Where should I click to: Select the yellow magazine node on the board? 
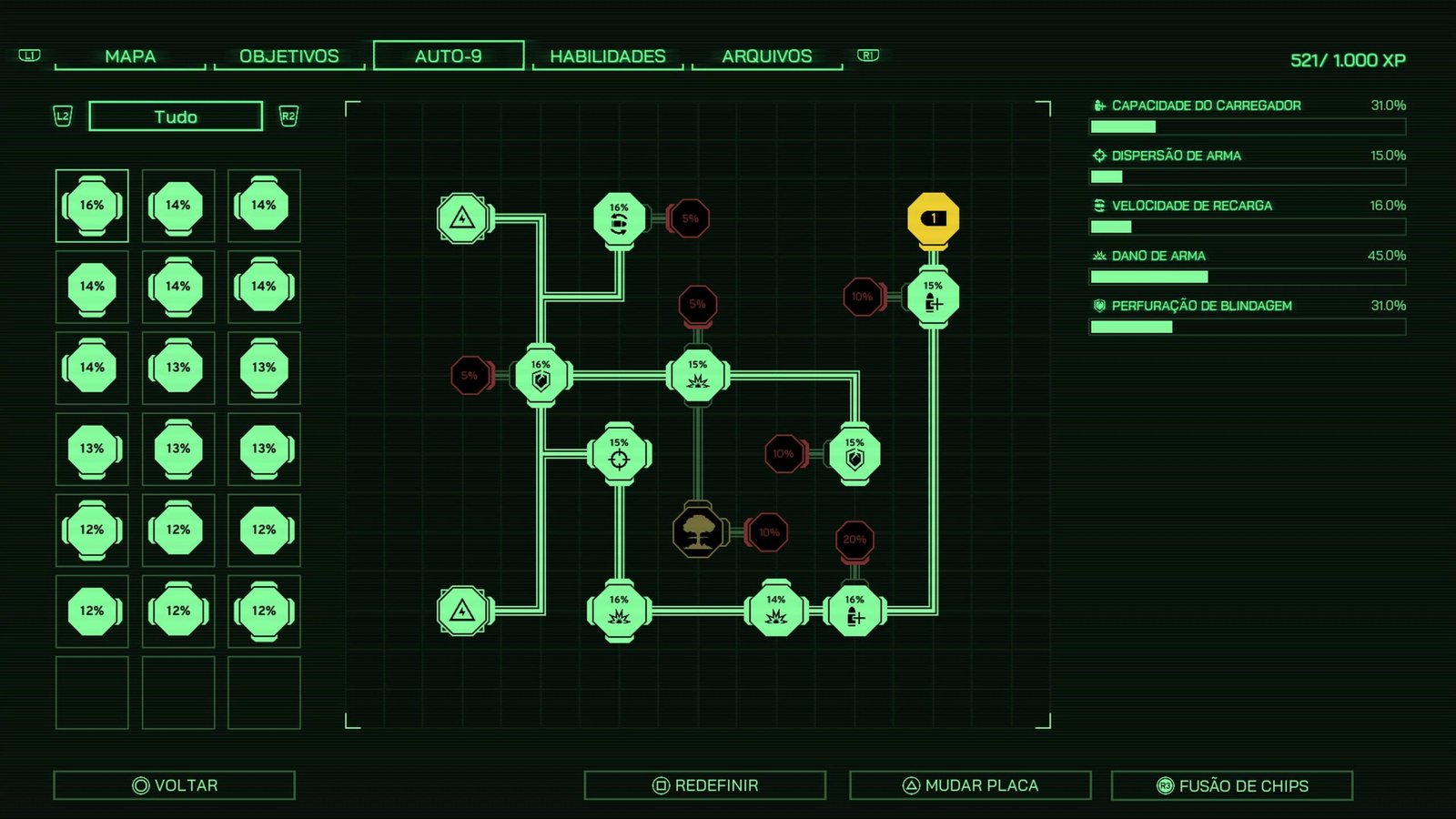click(x=933, y=219)
